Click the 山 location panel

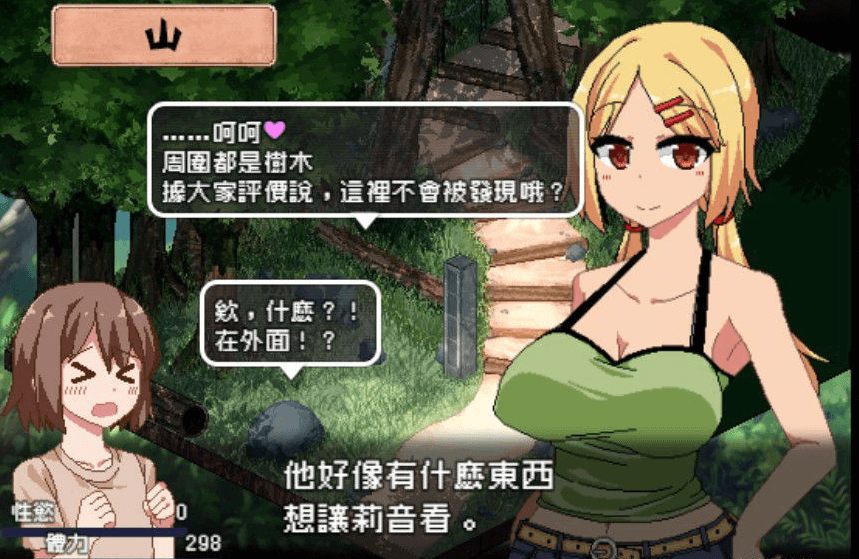pyautogui.click(x=164, y=36)
